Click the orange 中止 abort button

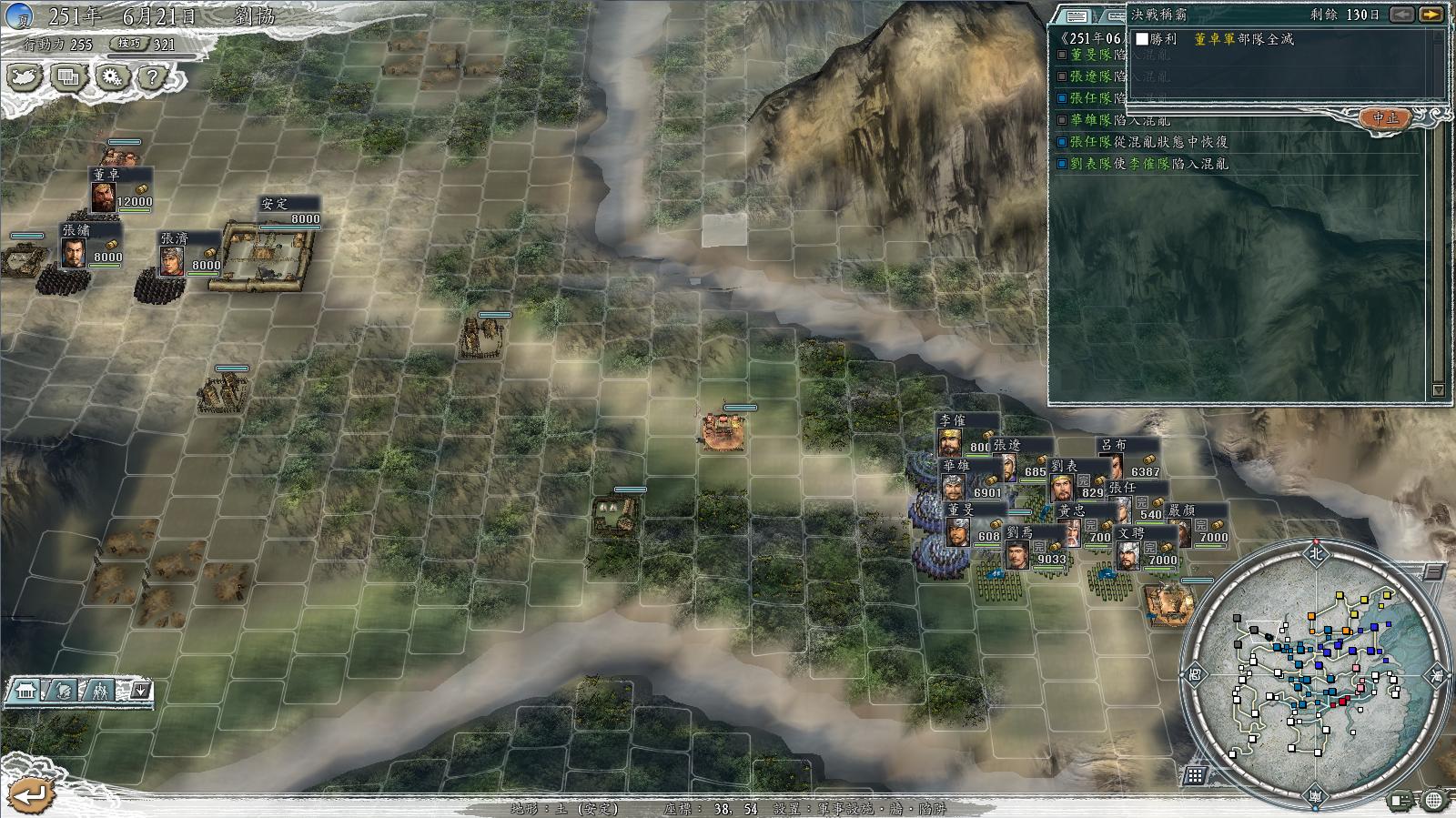1386,118
